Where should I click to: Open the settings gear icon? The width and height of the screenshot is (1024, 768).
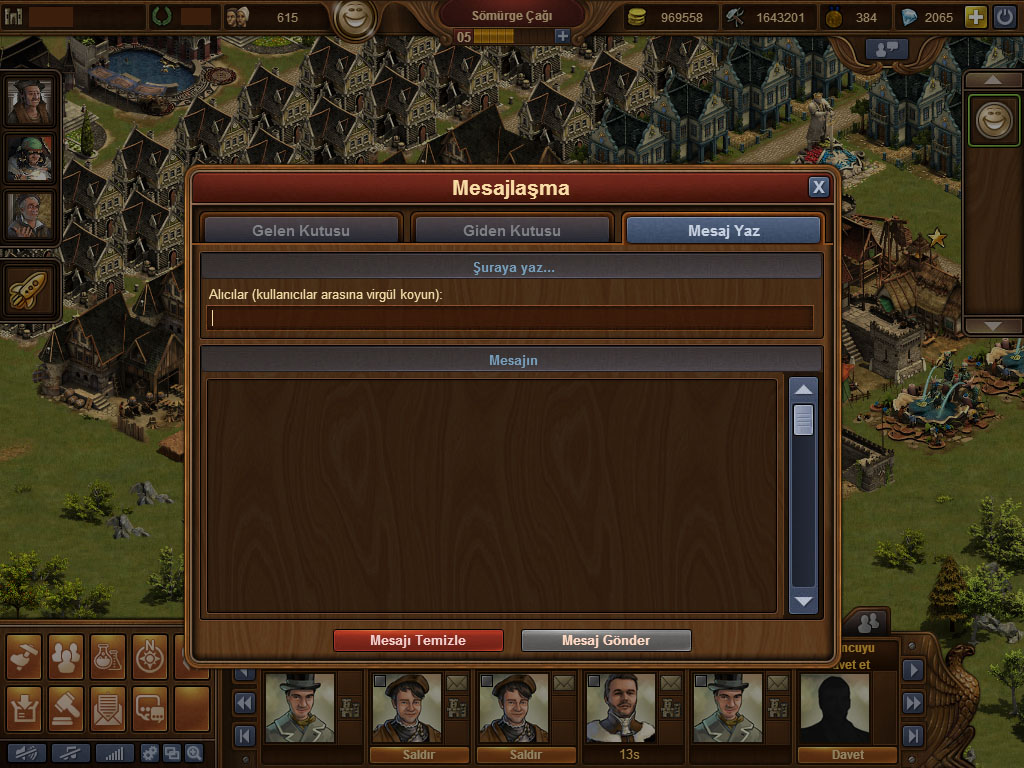150,753
